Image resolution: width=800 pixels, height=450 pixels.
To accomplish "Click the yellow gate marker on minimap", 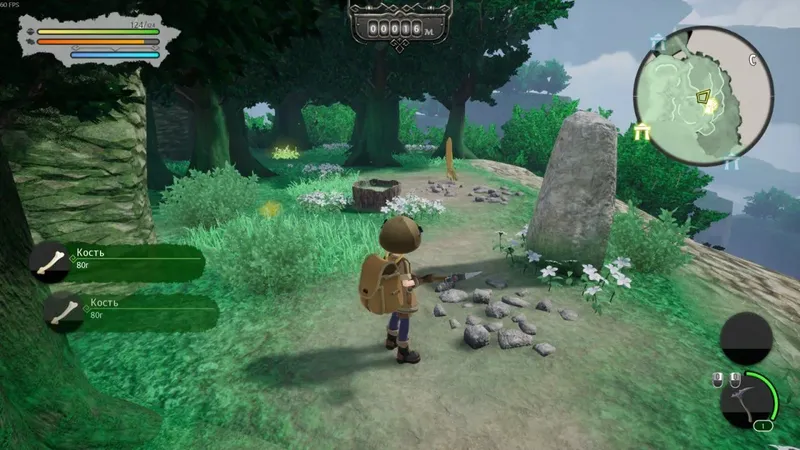I will pyautogui.click(x=641, y=133).
